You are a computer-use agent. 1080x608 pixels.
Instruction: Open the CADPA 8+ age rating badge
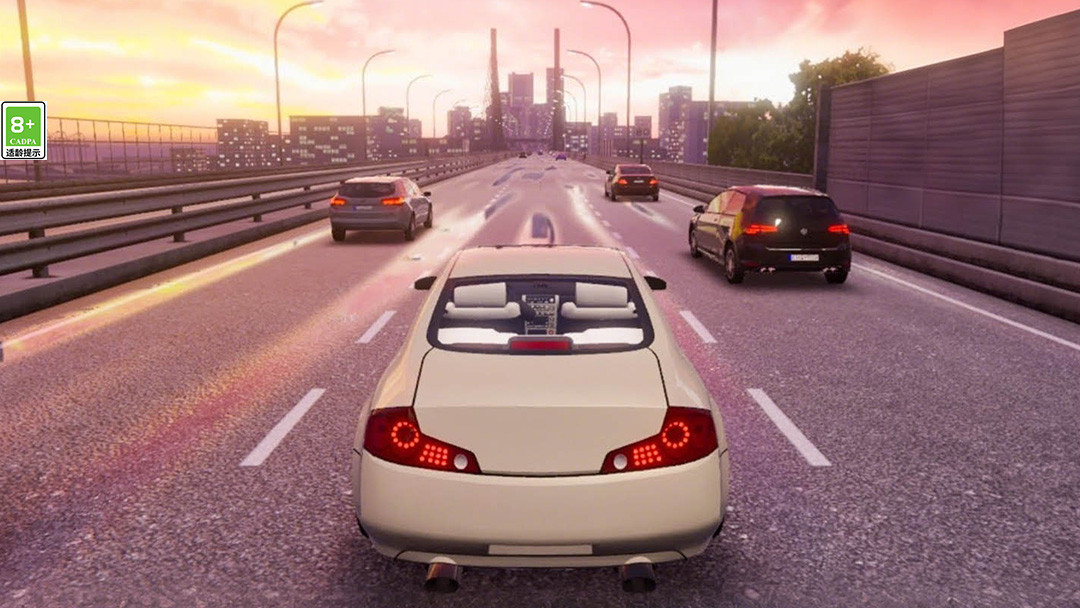tap(23, 131)
